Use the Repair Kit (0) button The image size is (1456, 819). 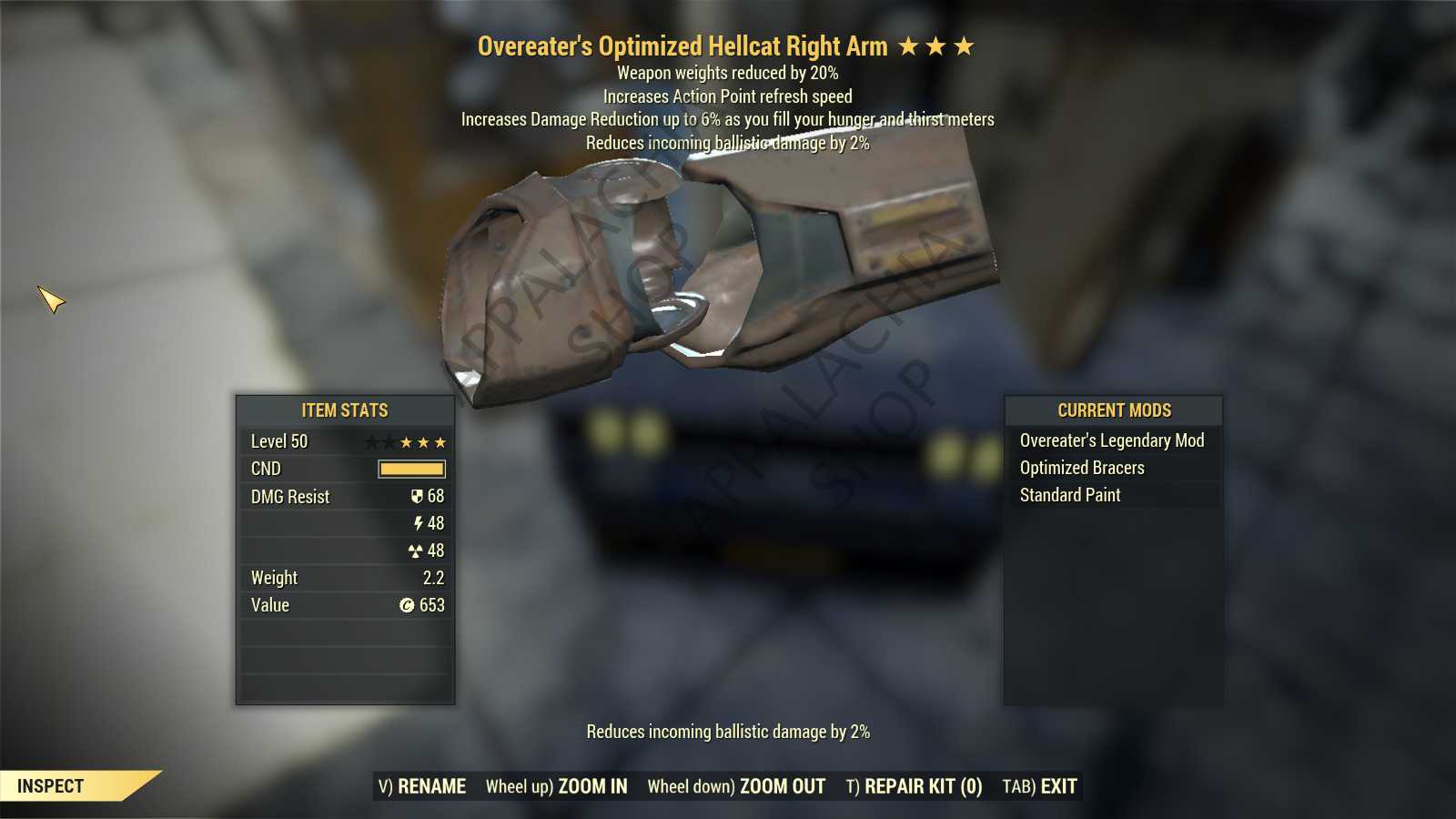914,786
